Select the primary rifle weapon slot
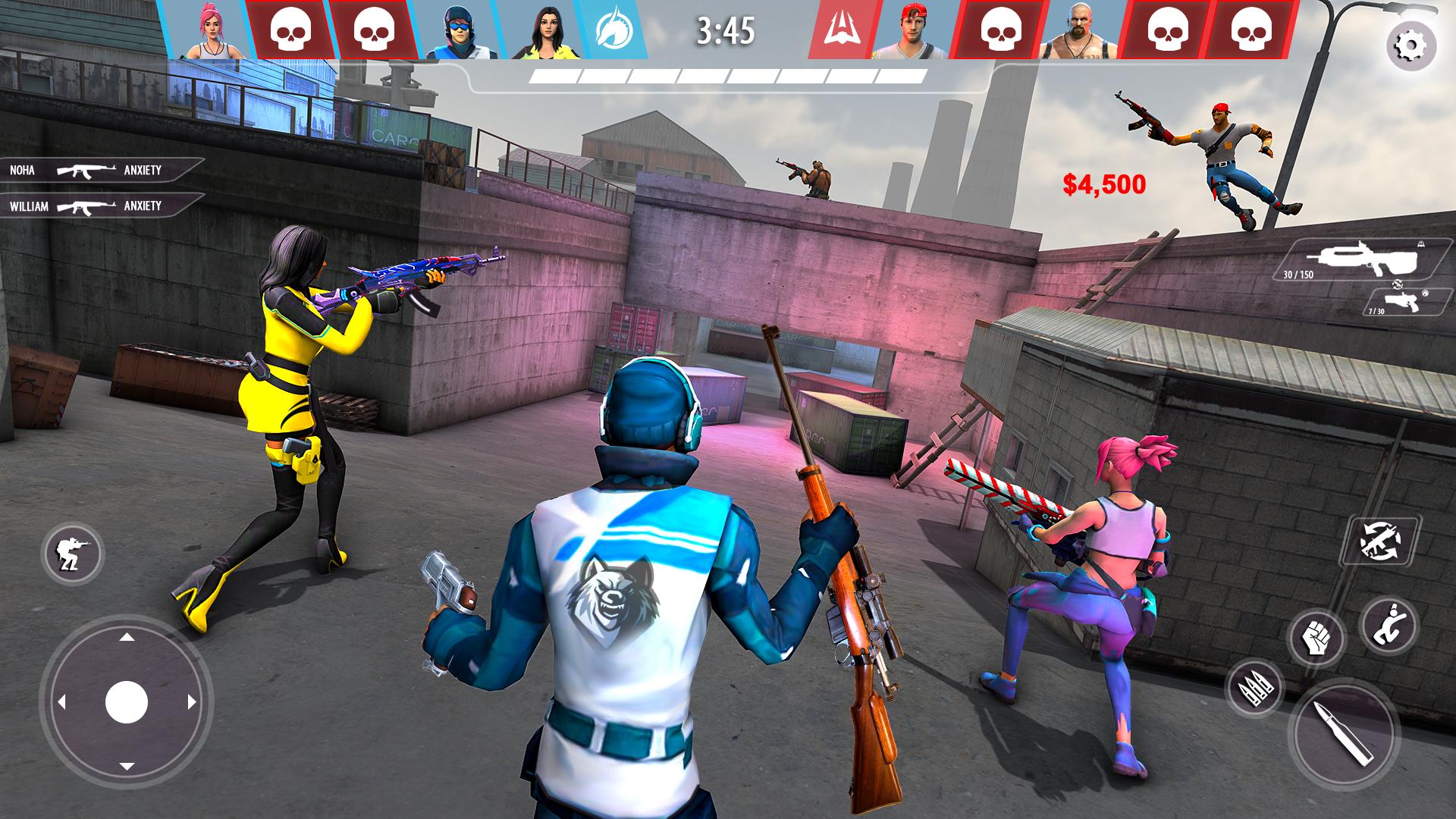The width and height of the screenshot is (1456, 819). click(x=1363, y=260)
